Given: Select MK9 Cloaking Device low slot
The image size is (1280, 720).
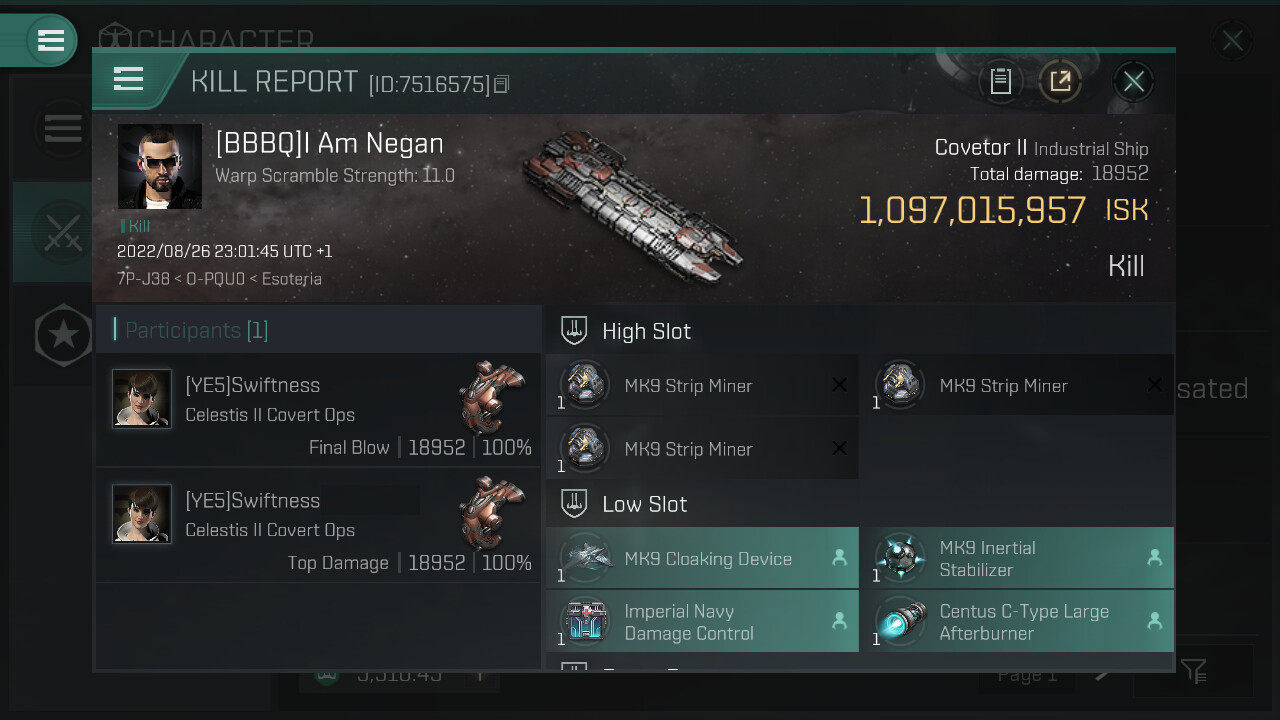Looking at the screenshot, I should [702, 558].
